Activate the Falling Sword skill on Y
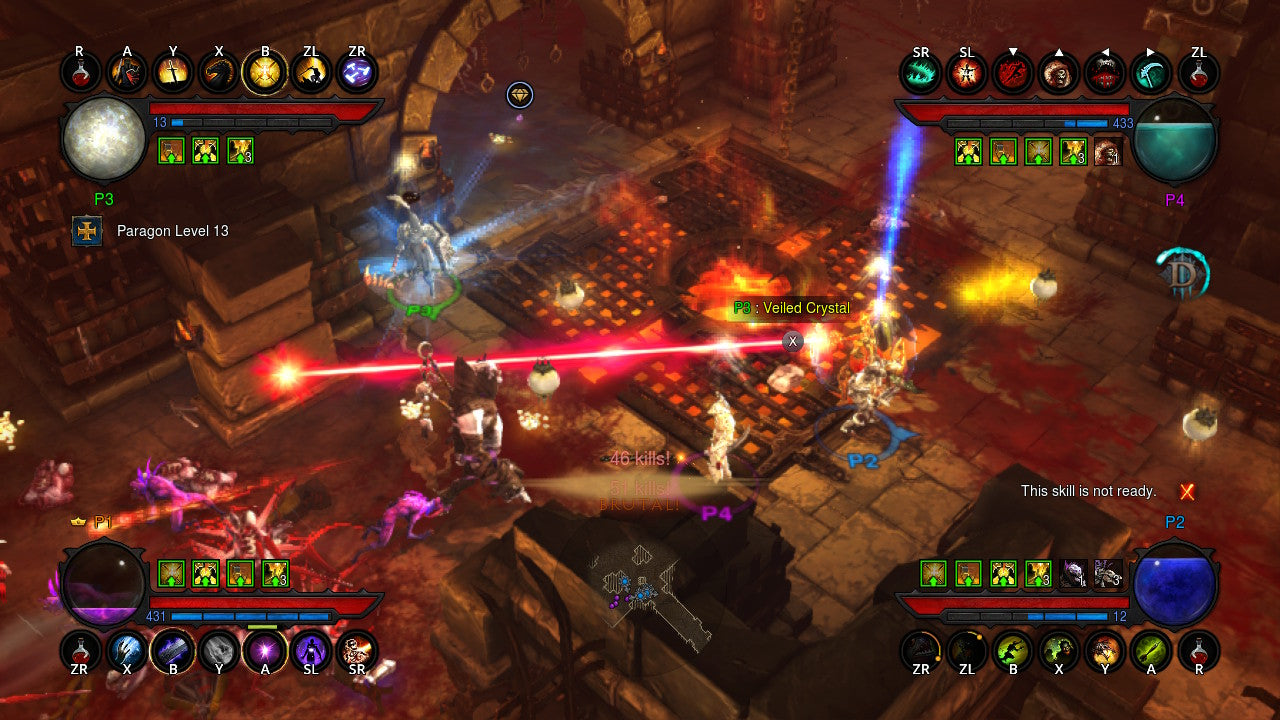 (x=173, y=72)
